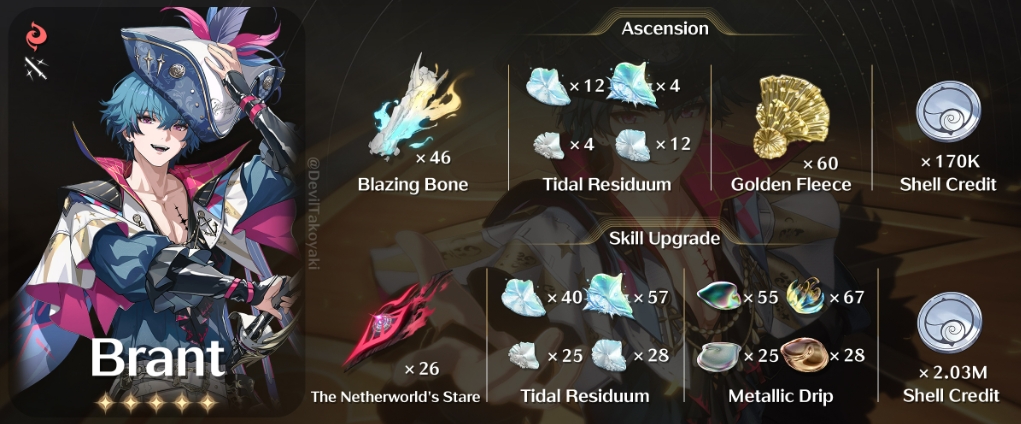Choose the Metallic Drip icon marked ×55
This screenshot has width=1021, height=424.
pos(720,296)
